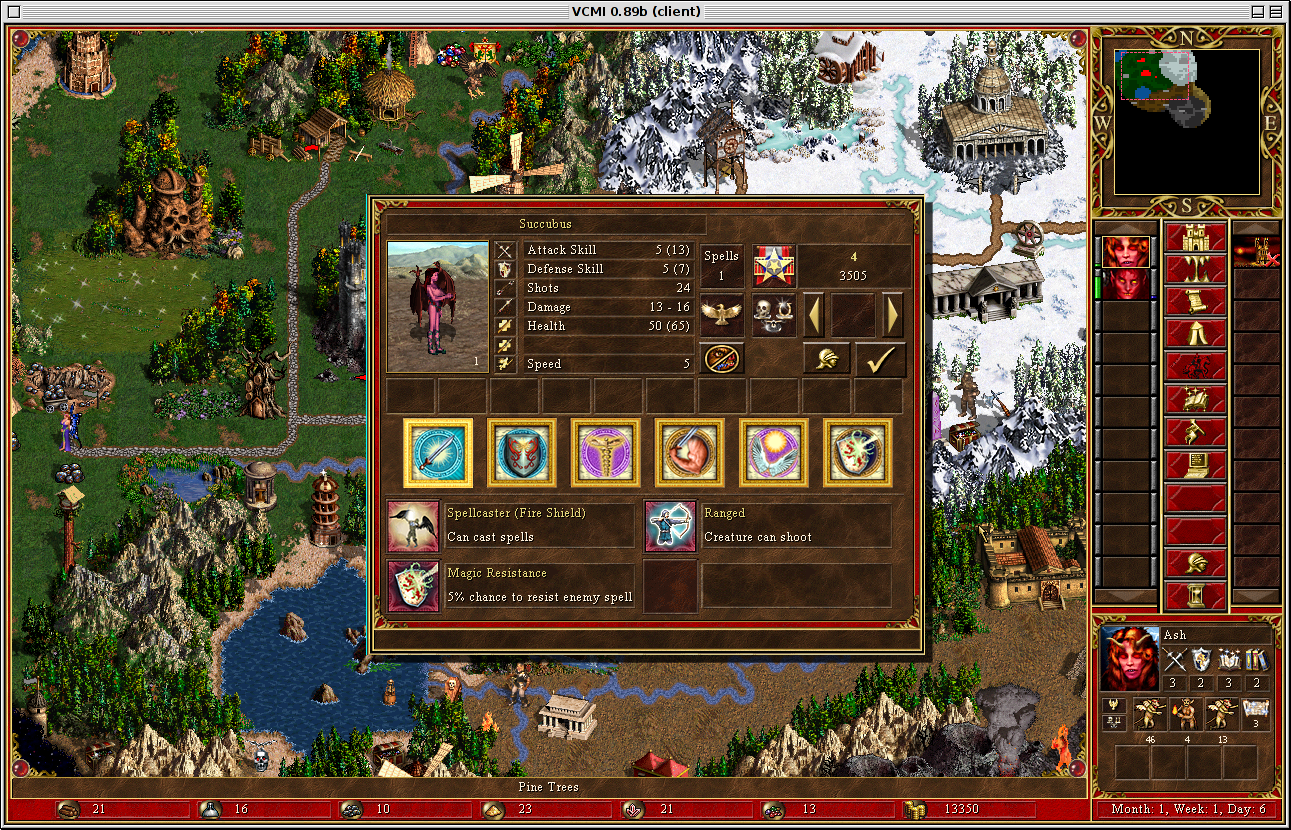Click Ash's portrait in the hero info panel
This screenshot has height=830, width=1291.
(x=1130, y=658)
